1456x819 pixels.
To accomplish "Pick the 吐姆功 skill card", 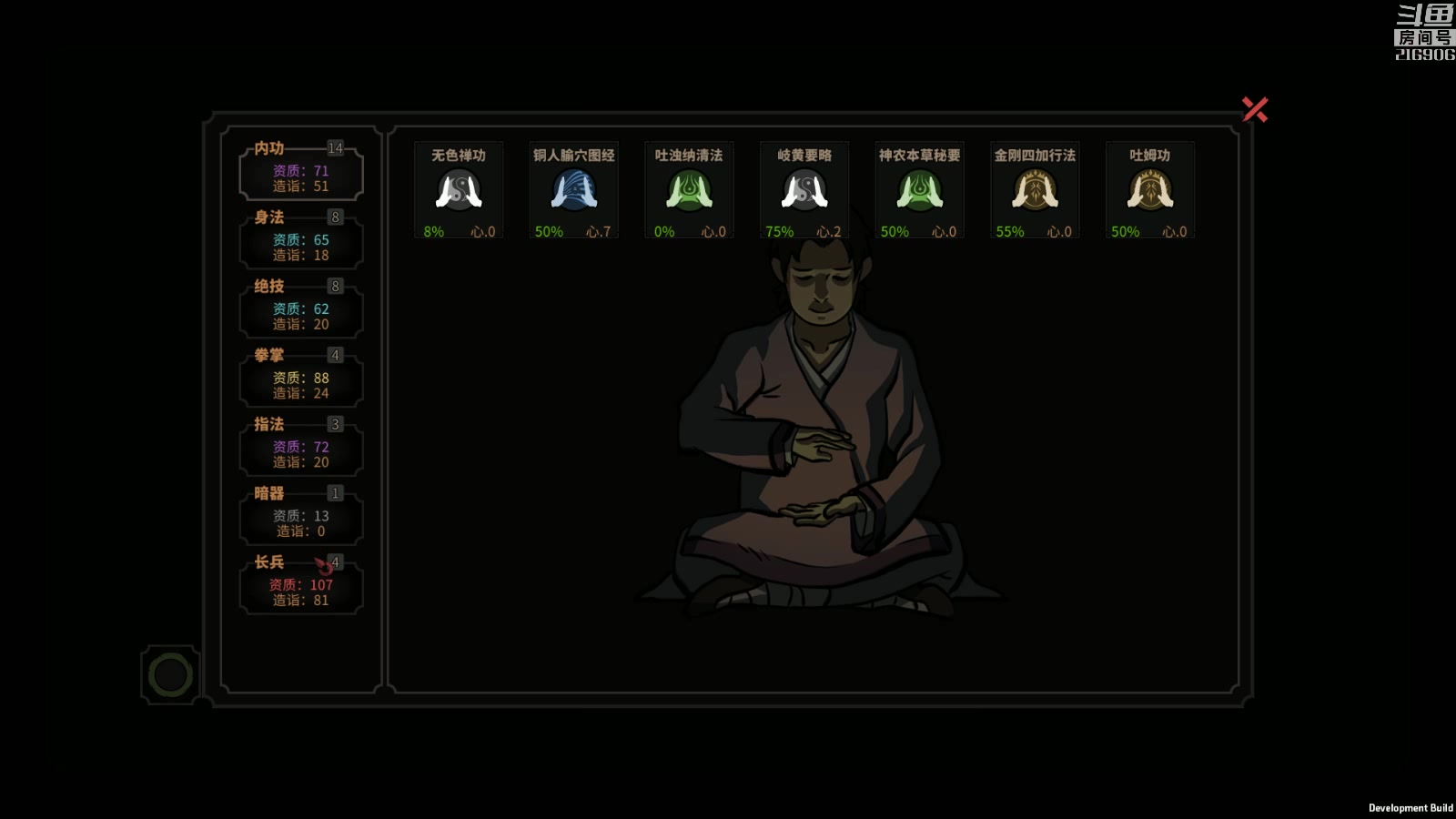I will (1150, 190).
